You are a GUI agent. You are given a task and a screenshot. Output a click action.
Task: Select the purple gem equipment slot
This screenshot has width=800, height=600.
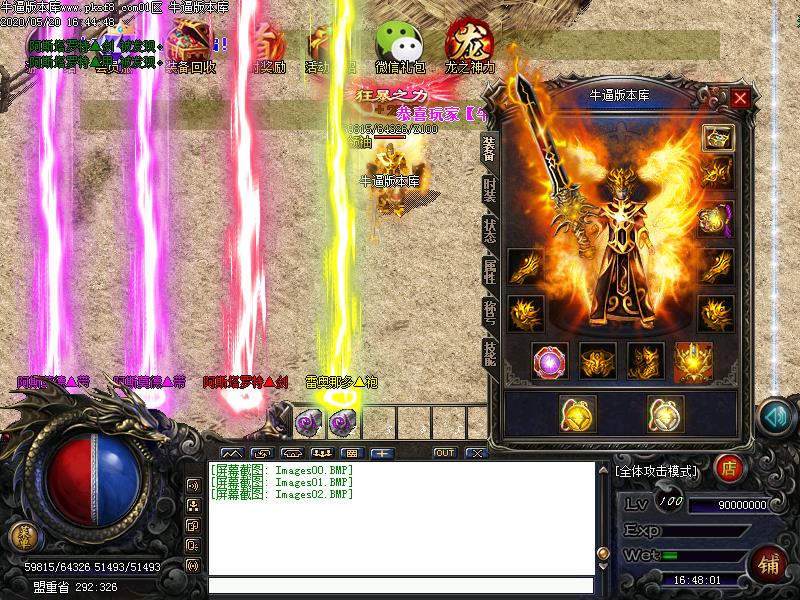(x=550, y=361)
